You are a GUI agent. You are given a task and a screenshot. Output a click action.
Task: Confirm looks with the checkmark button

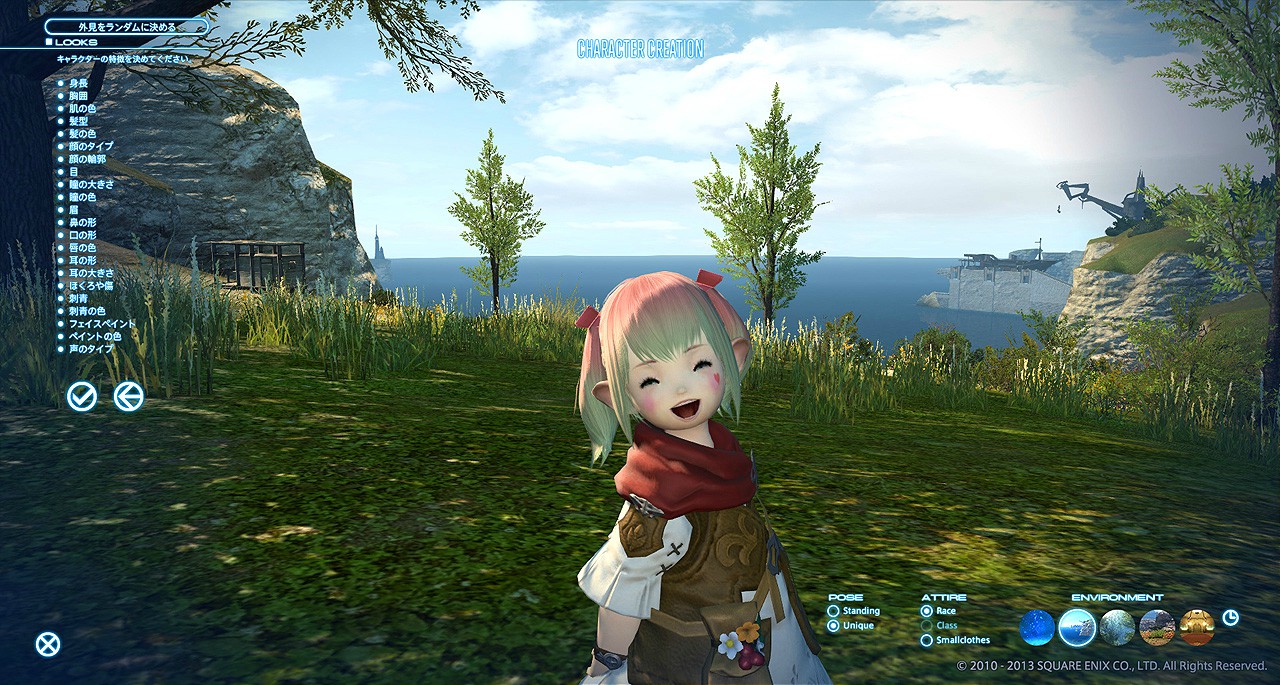[x=82, y=397]
